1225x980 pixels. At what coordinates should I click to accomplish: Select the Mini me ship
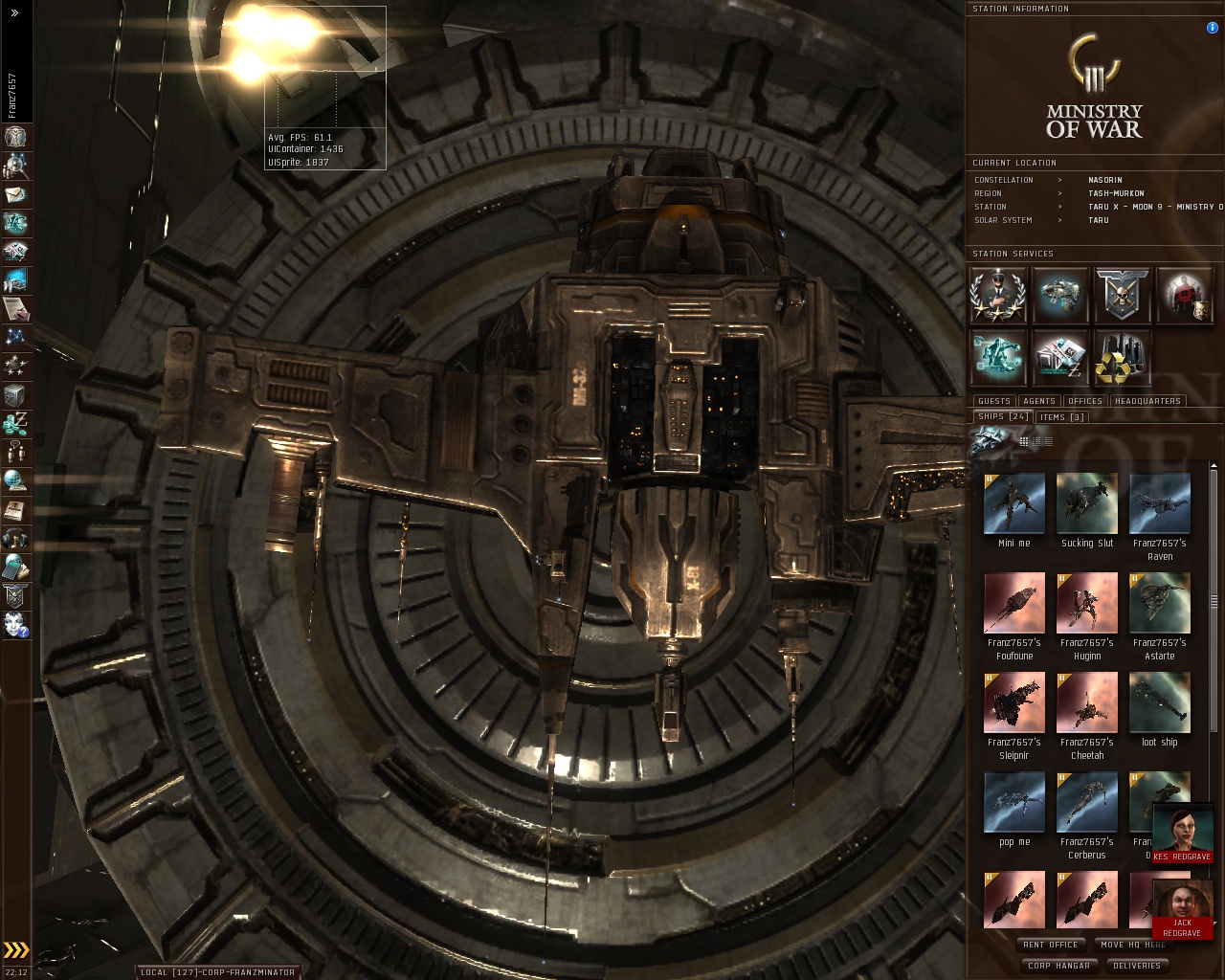(1013, 503)
